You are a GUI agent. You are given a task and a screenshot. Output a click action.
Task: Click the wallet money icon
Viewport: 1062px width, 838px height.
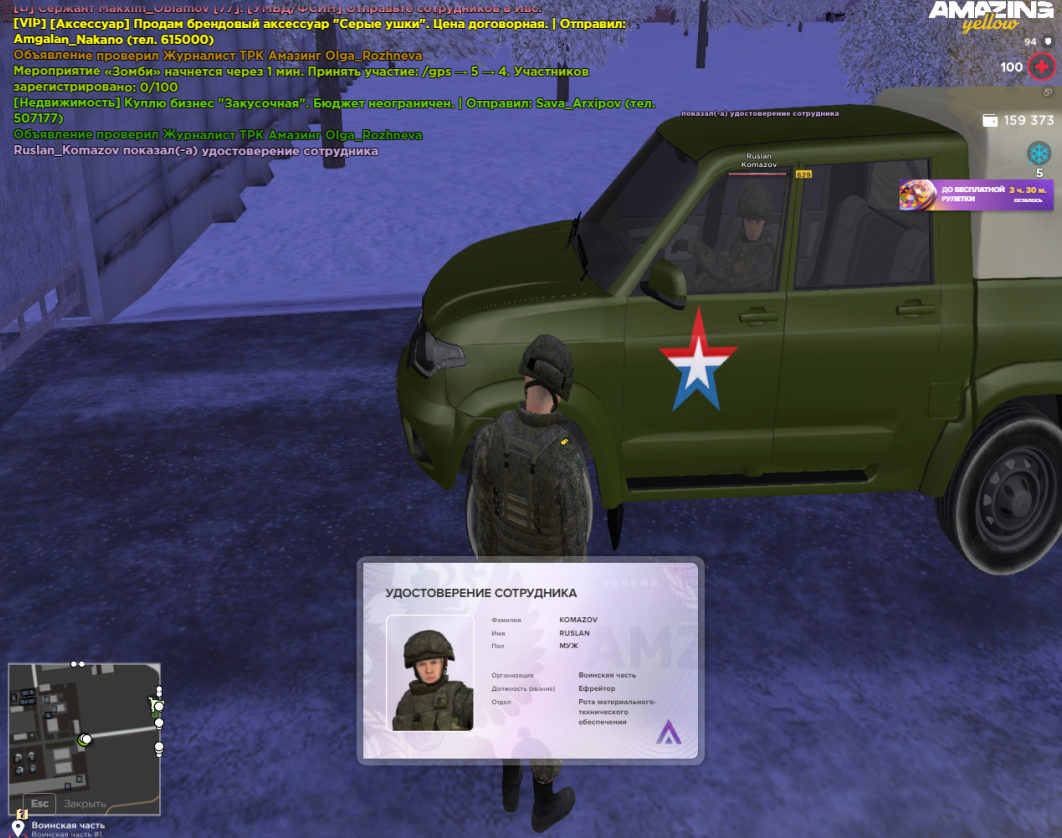click(x=990, y=120)
